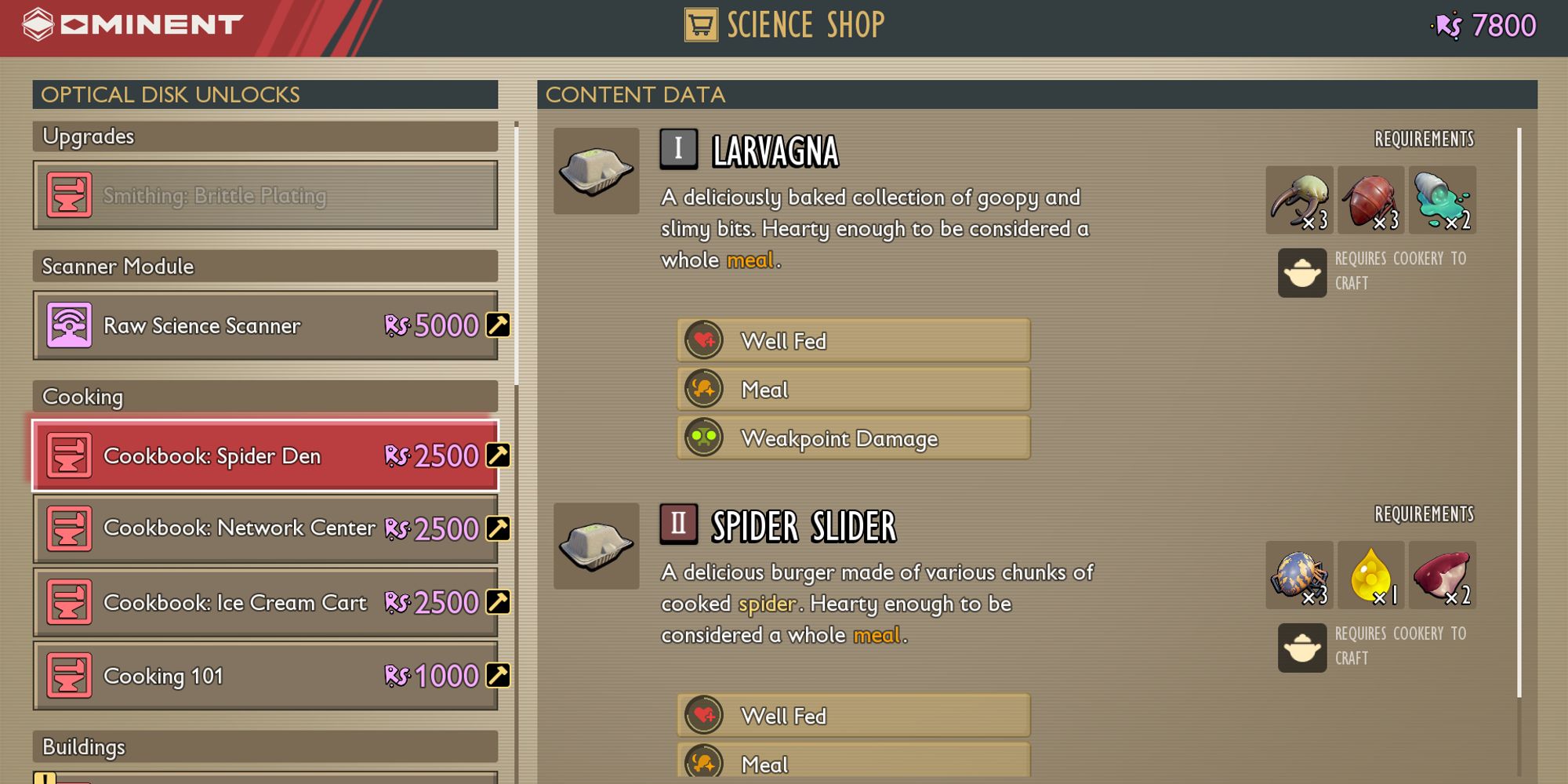Pick the Cookbook: Ice Cream Cart unlock

[x=265, y=602]
